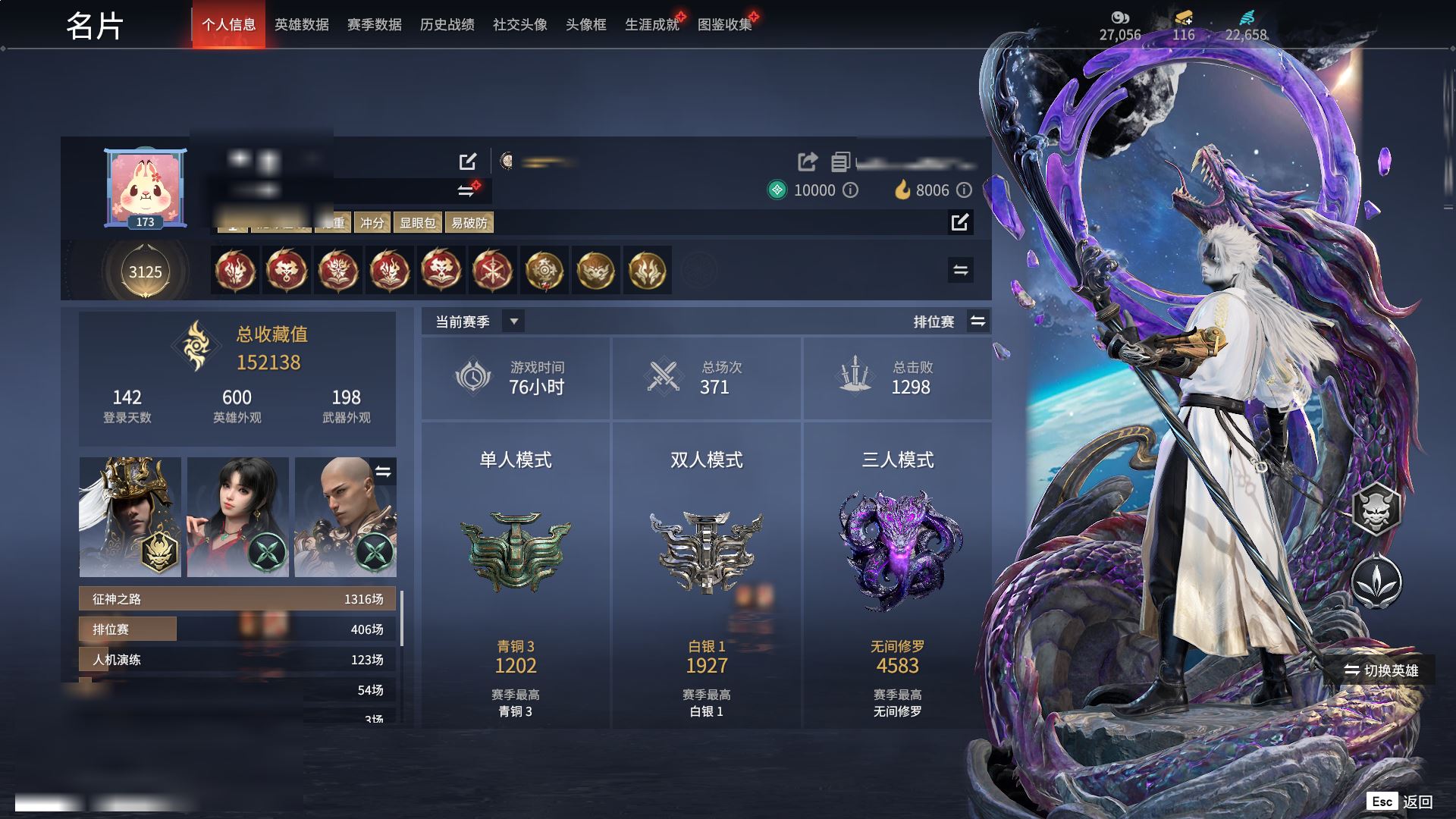Viewport: 1456px width, 819px height.
Task: Open the 赛季数据 tab
Action: (x=374, y=25)
